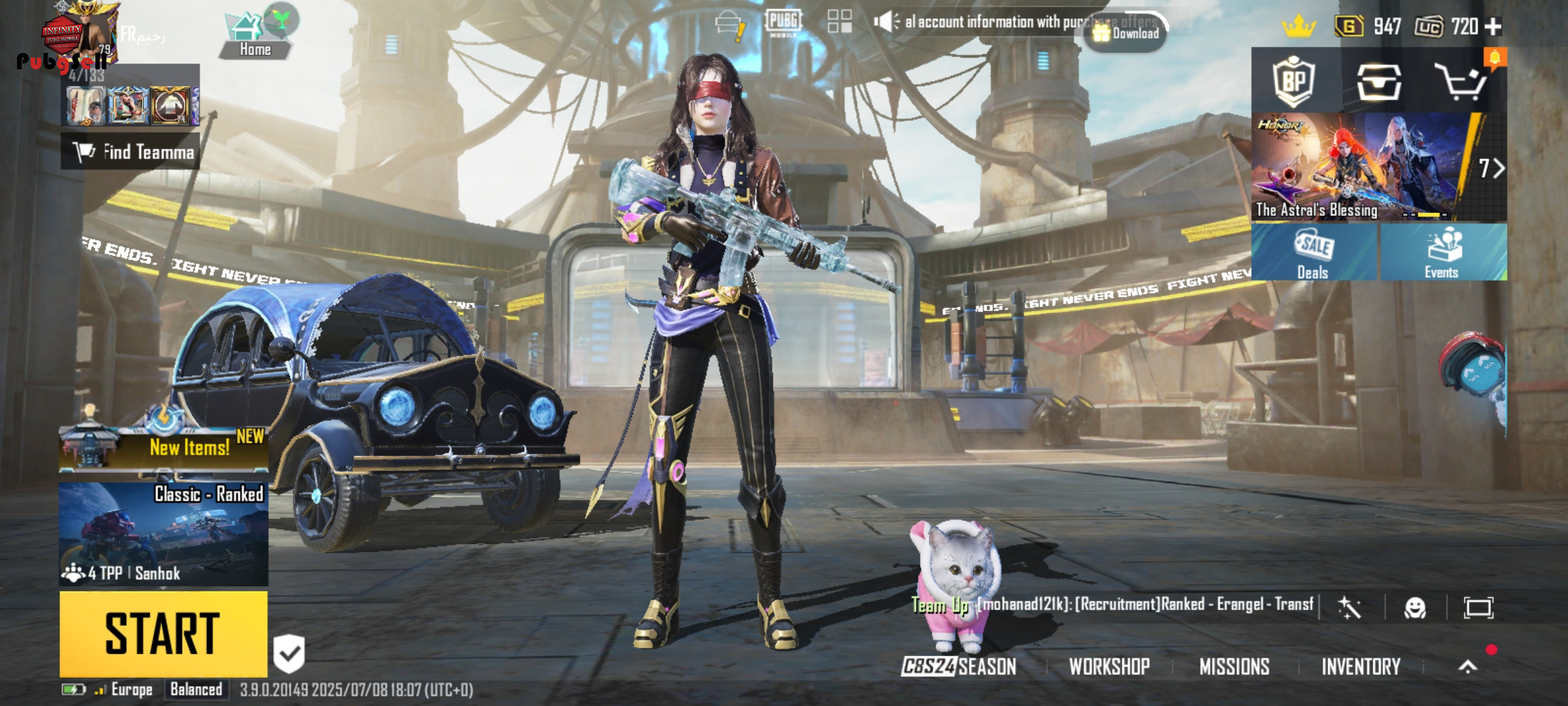Open the Deals section

pos(1313,252)
